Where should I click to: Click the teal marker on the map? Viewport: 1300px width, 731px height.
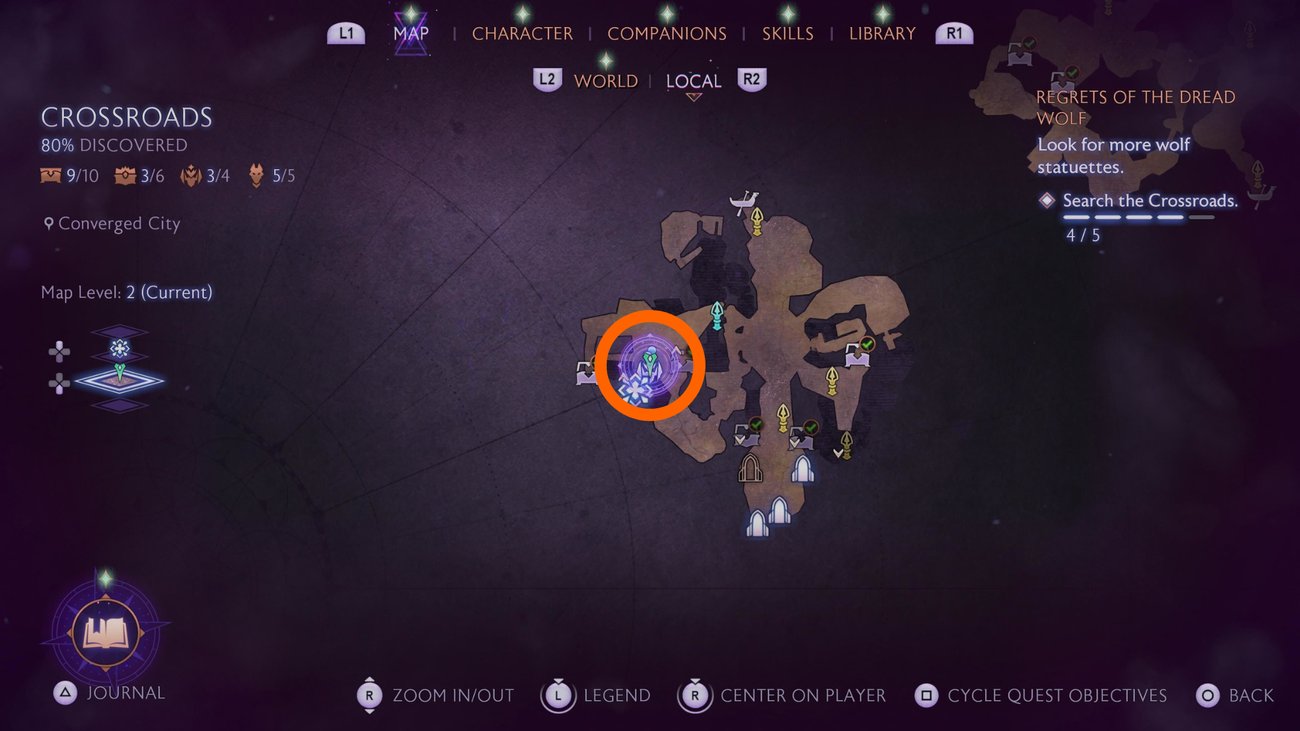[x=717, y=316]
